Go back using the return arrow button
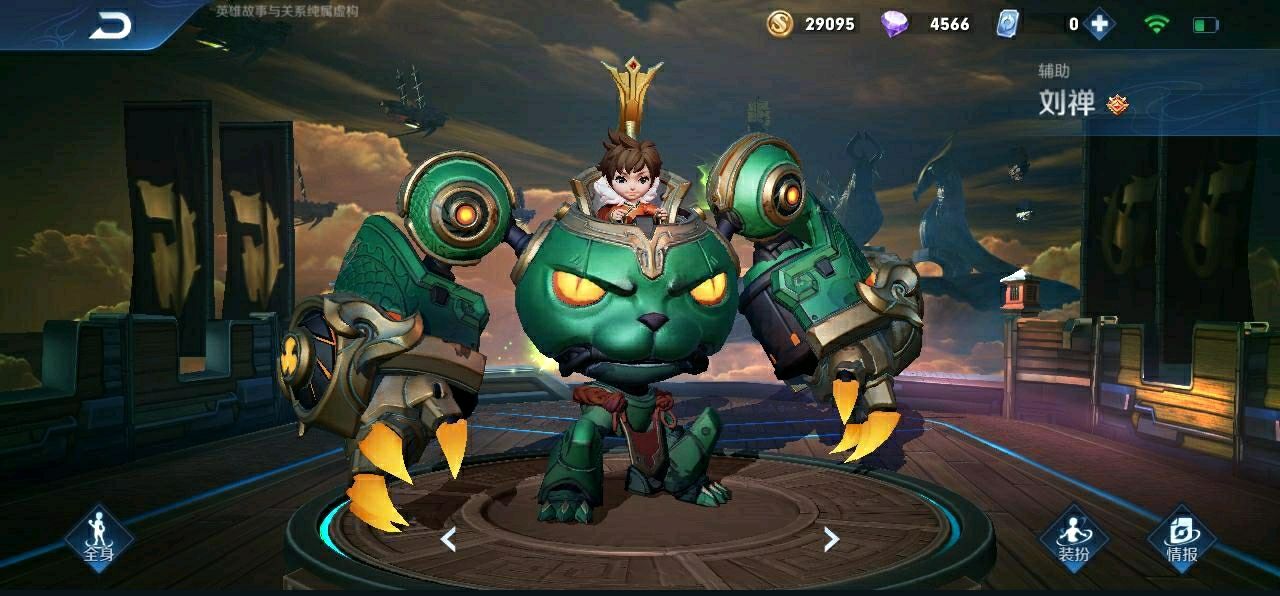The image size is (1280, 596). pos(110,26)
